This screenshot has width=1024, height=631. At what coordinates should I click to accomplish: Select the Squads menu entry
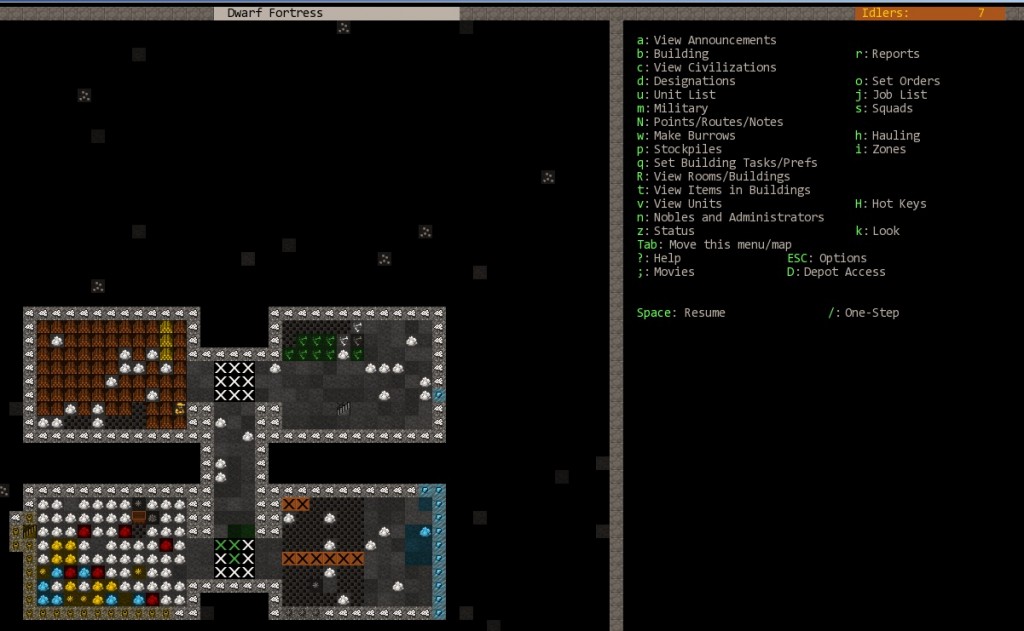point(891,108)
